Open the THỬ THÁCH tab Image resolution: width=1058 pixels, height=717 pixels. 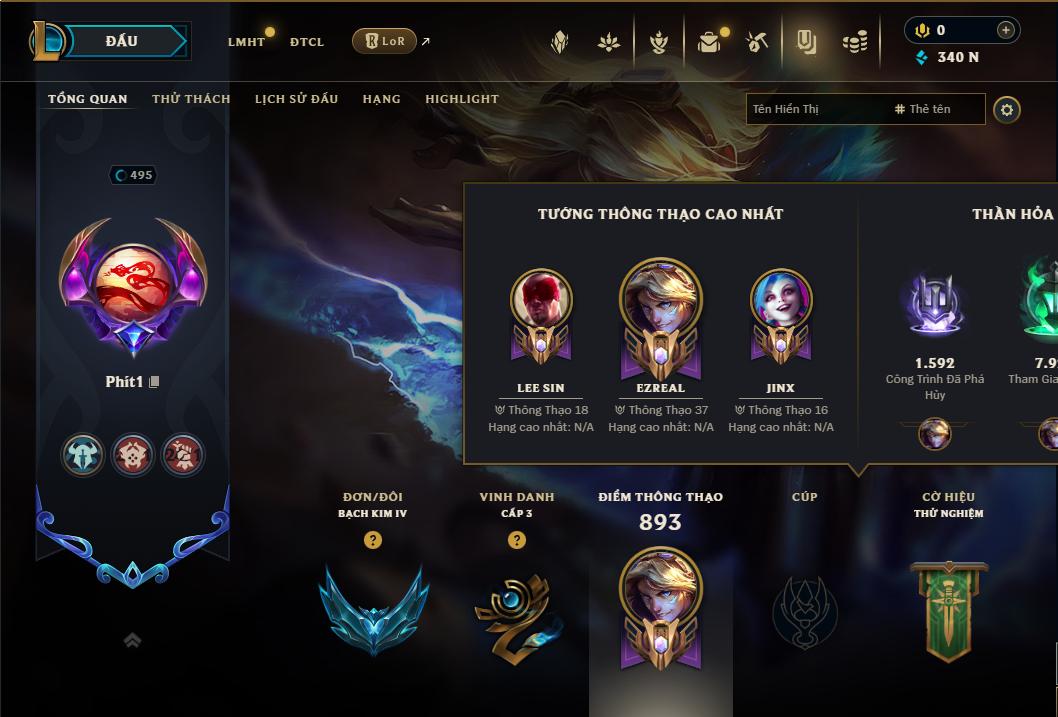tap(191, 99)
